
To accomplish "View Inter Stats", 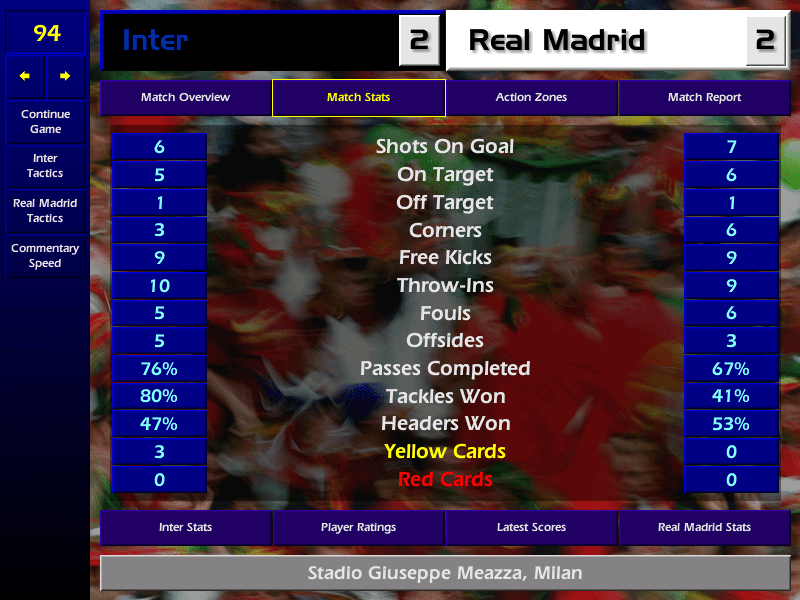I will 185,527.
